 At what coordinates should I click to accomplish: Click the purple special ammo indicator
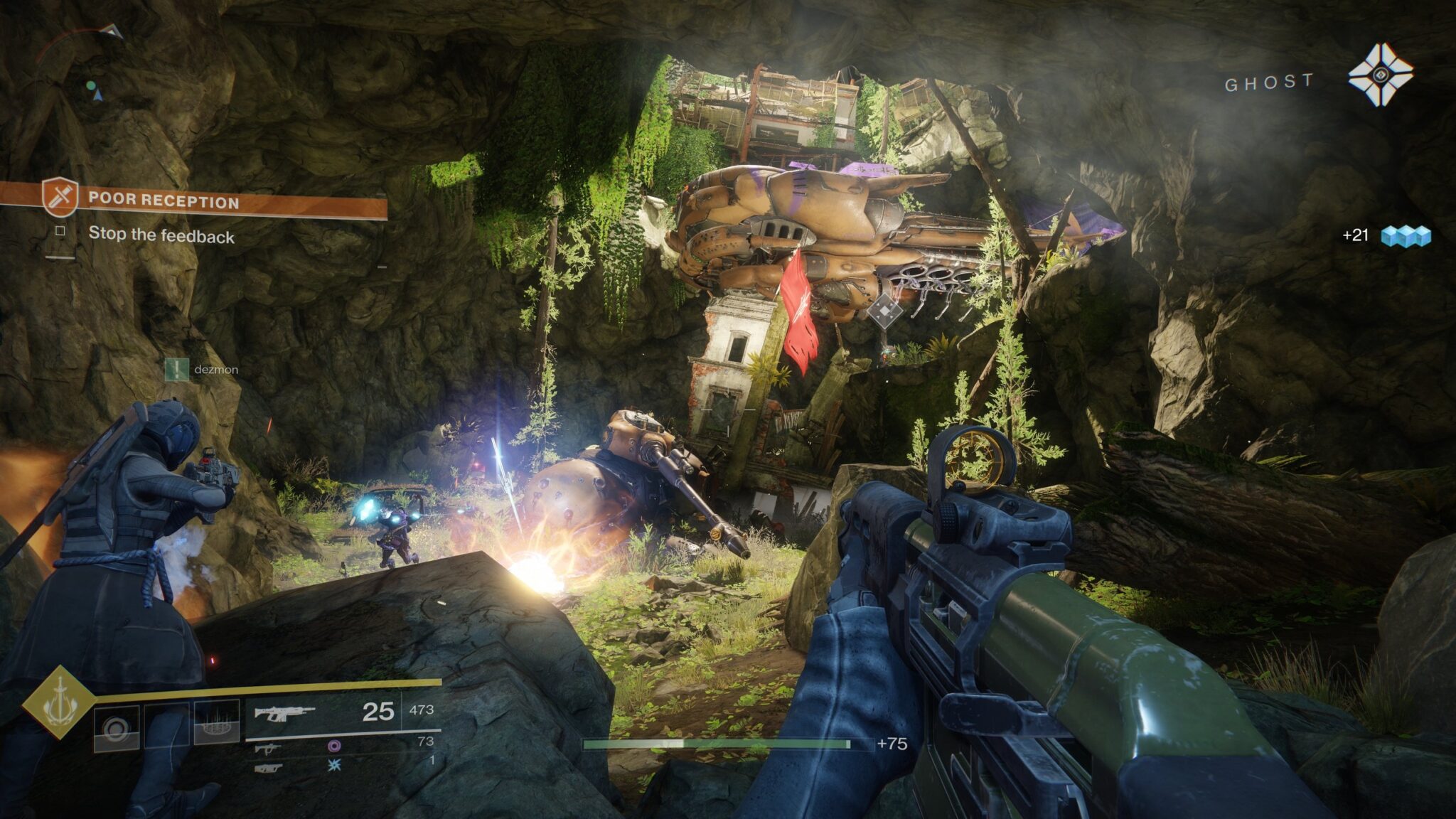click(335, 747)
